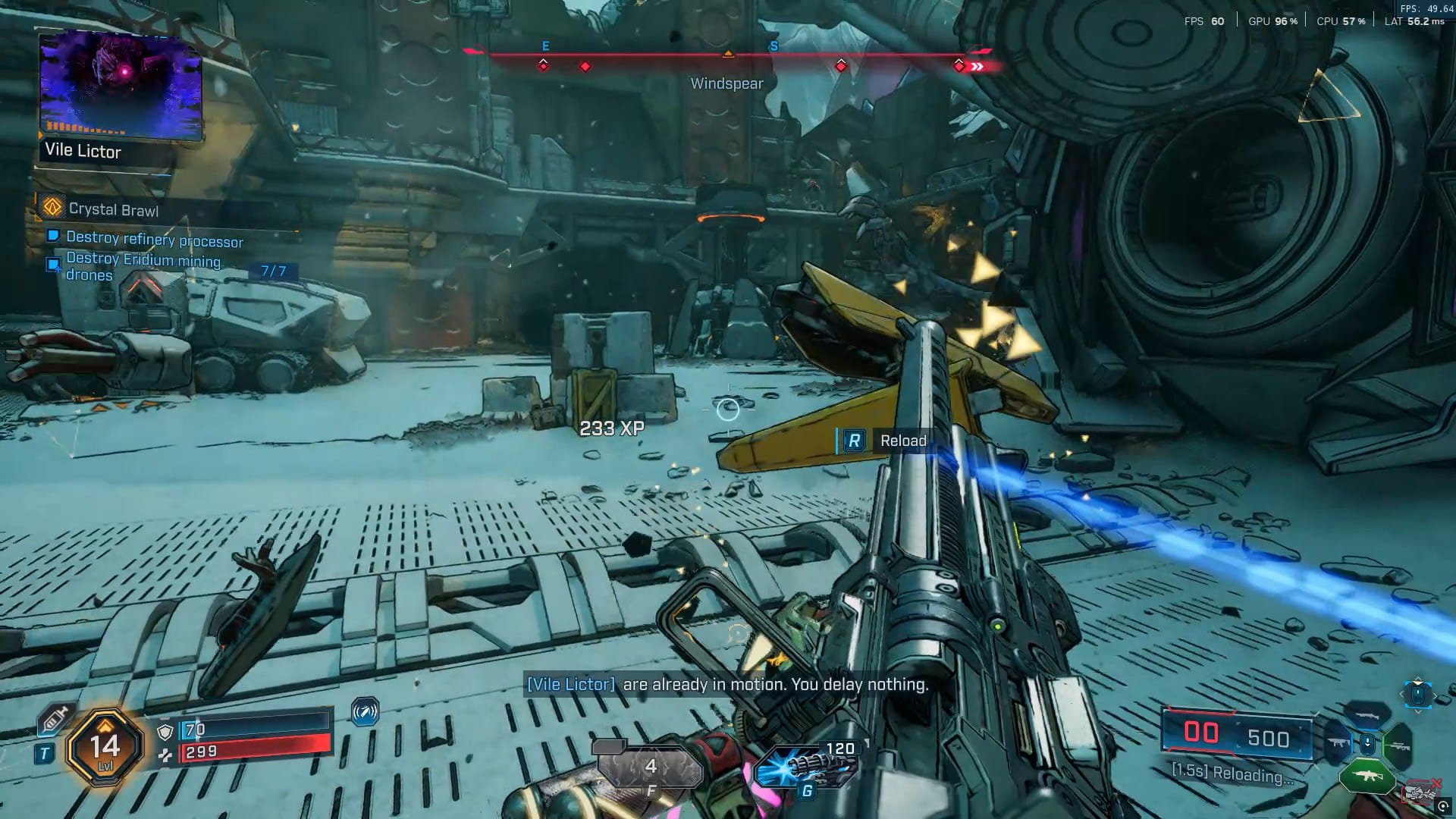1456x819 pixels.
Task: Activate the action skill on cooldown
Action: click(x=650, y=767)
